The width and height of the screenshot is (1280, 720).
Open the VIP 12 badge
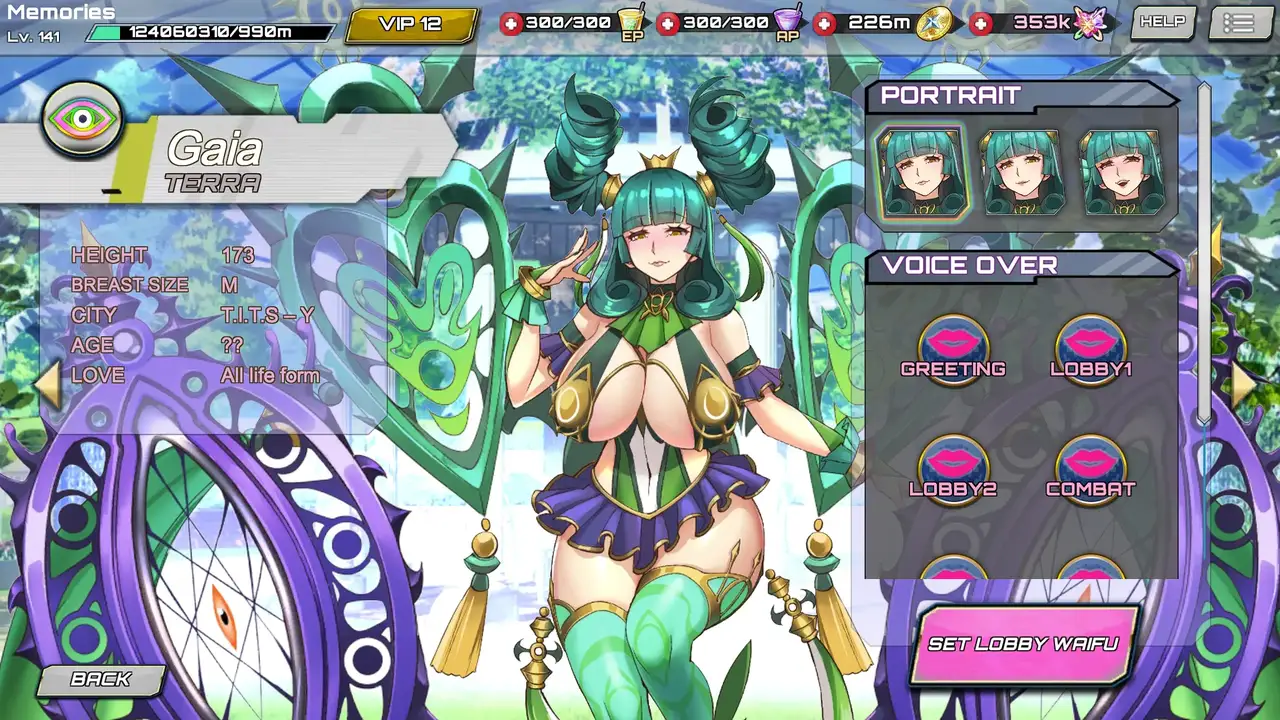[x=411, y=24]
